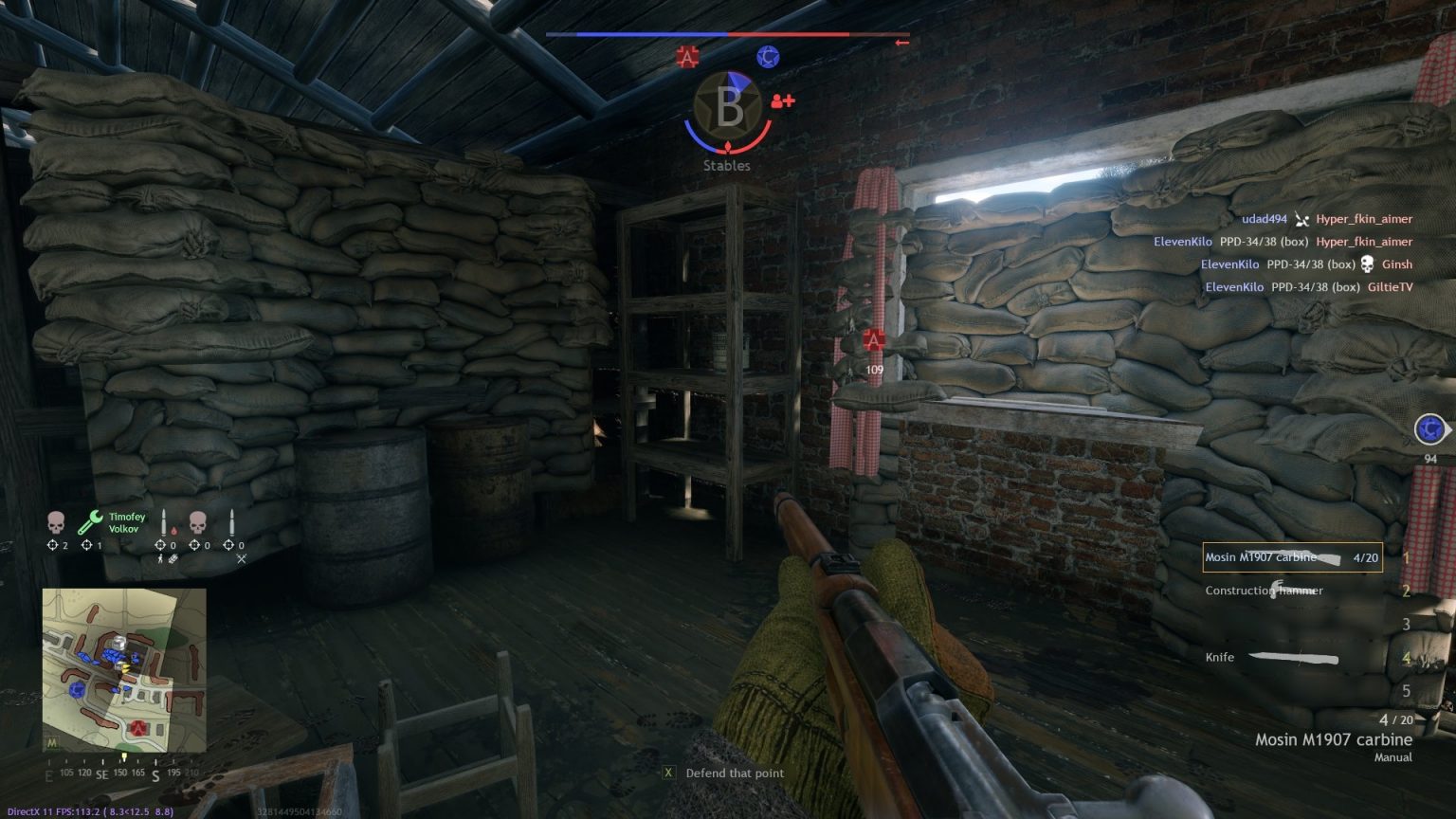Click Hyper_fkin_aimer in the kill feed
The image size is (1456, 819).
(x=1364, y=218)
